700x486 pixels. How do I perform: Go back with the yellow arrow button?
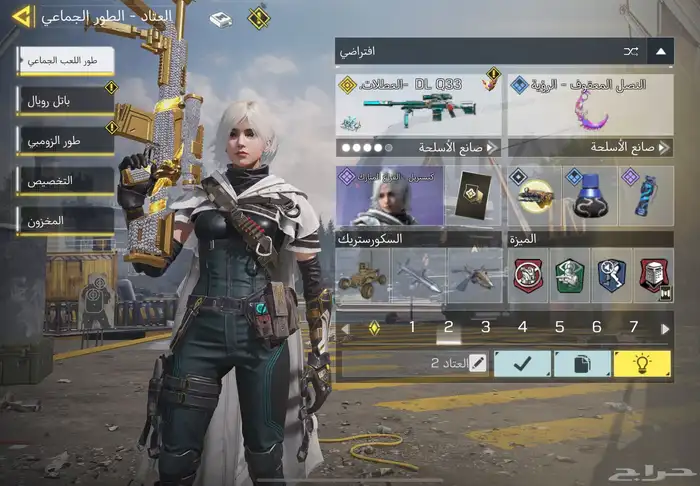coord(21,17)
